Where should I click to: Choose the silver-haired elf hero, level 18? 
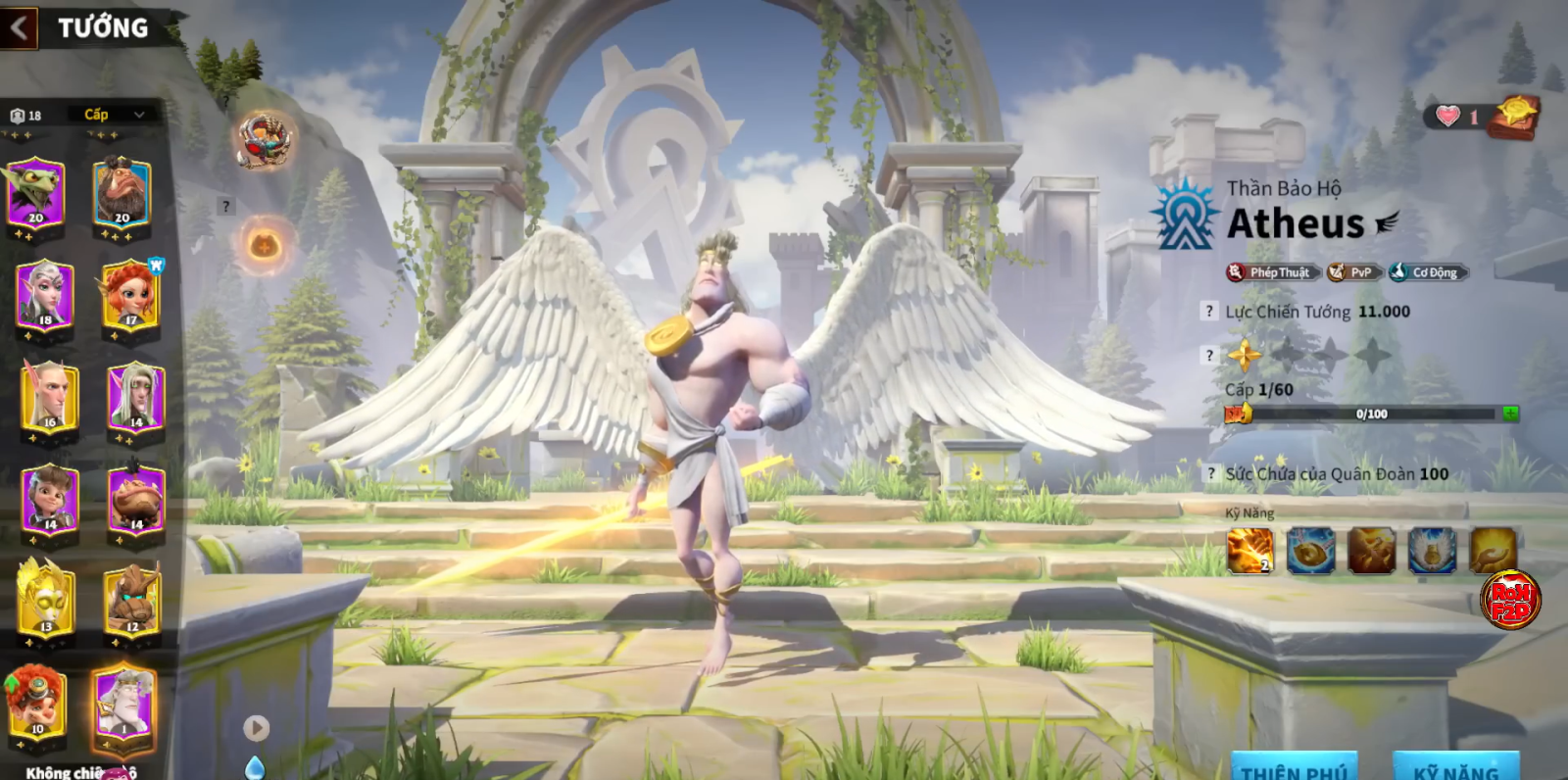45,294
